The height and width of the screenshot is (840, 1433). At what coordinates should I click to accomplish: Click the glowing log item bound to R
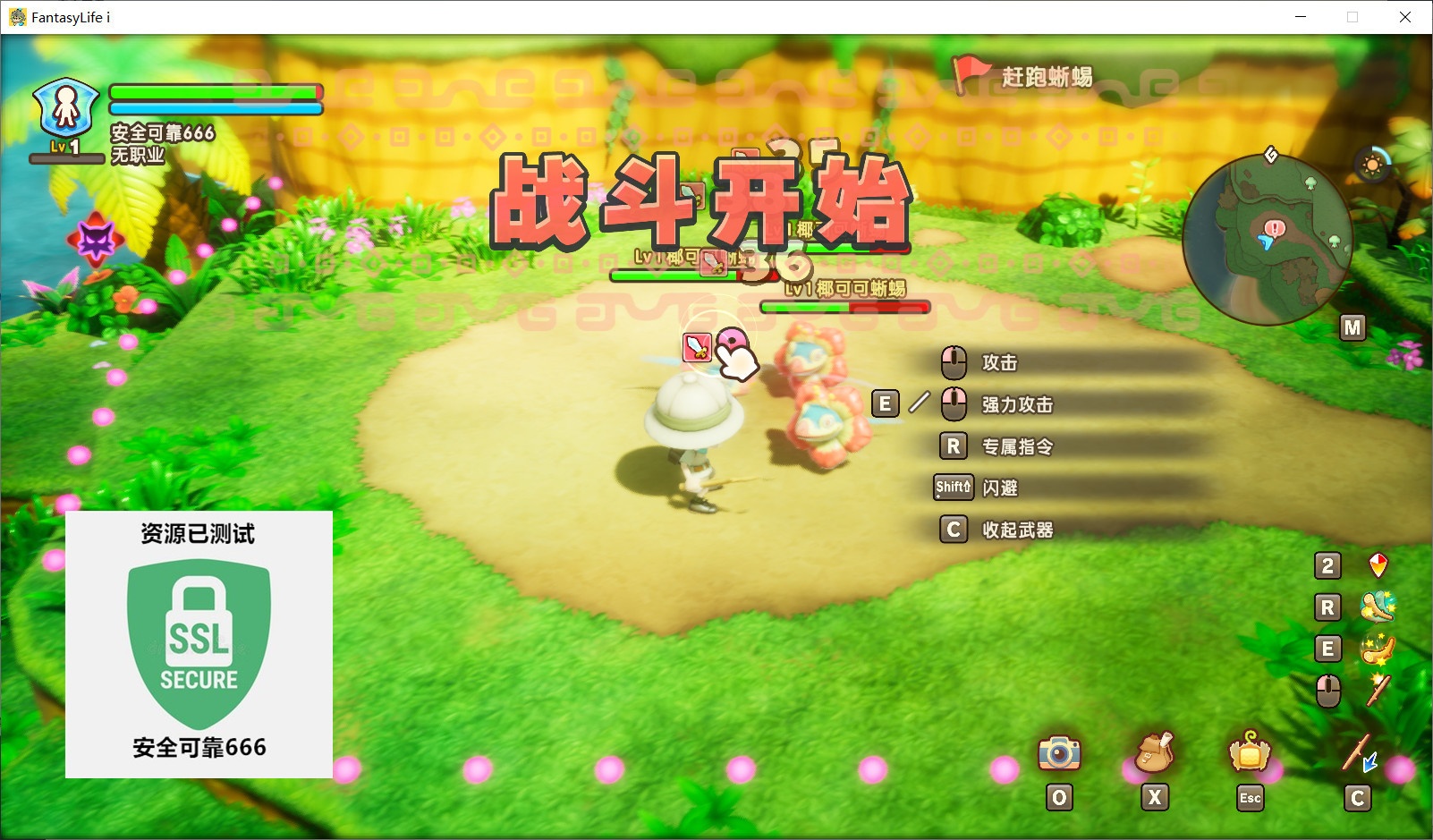coord(1378,607)
